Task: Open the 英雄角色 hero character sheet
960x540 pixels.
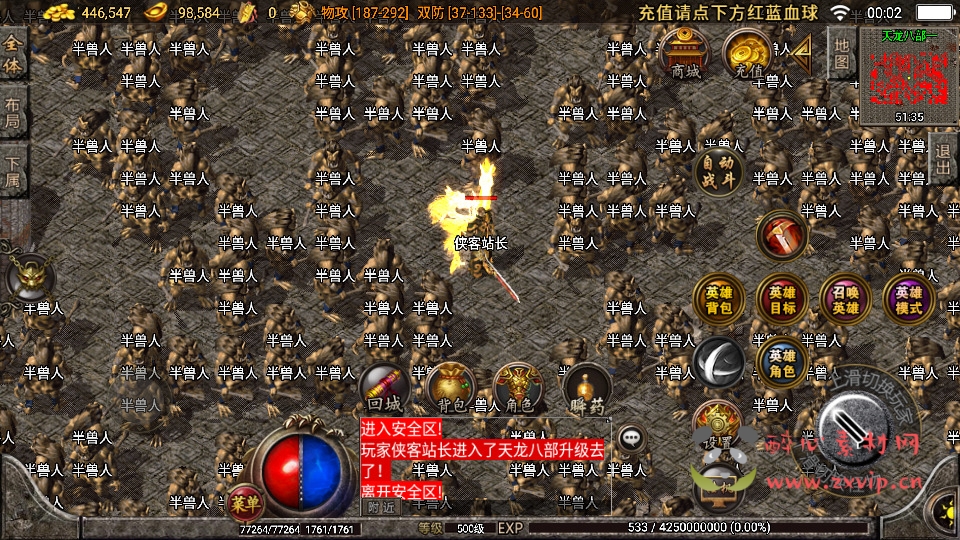Action: [782, 363]
